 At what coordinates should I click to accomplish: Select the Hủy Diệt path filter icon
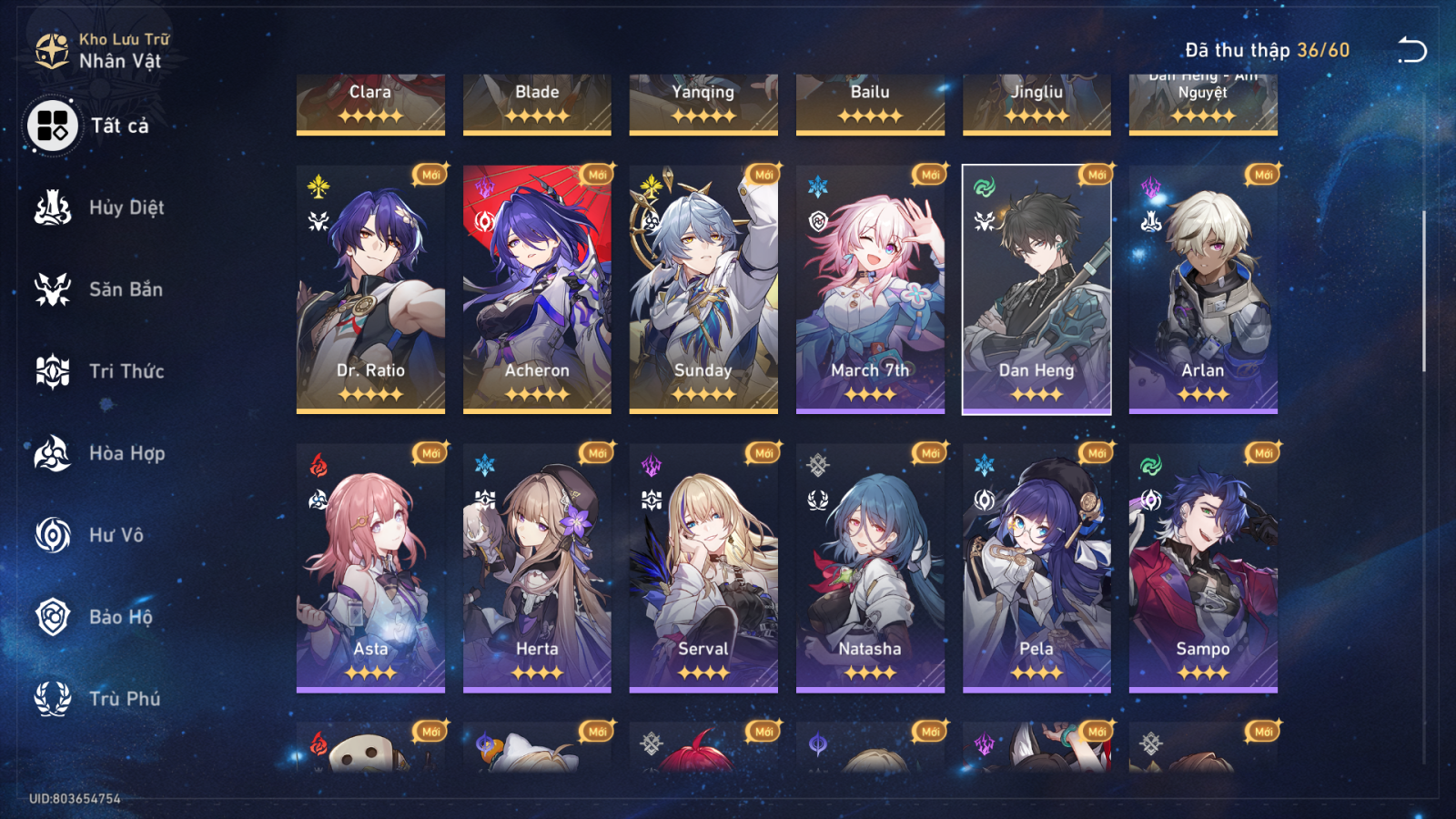pyautogui.click(x=53, y=207)
